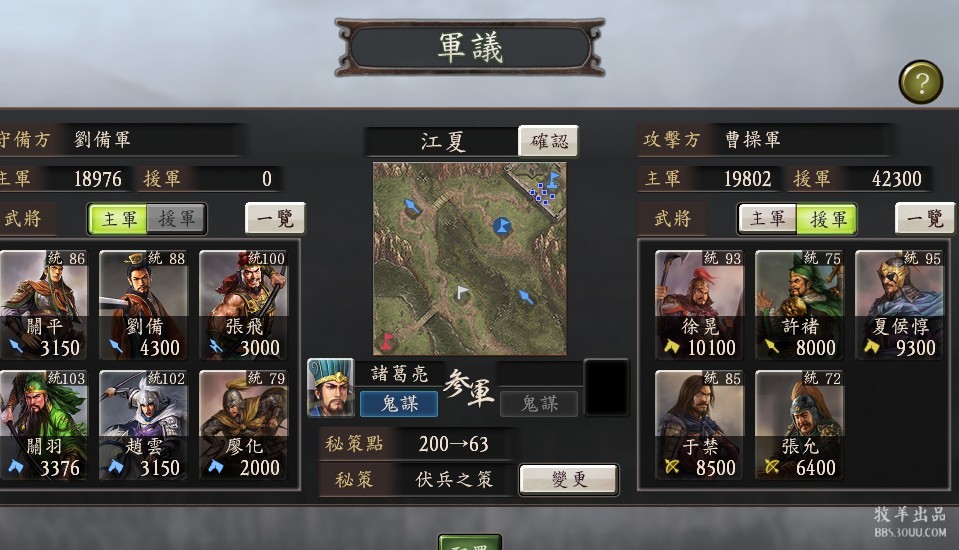Open the defender's 一覽 officer list
959x550 pixels.
(275, 218)
